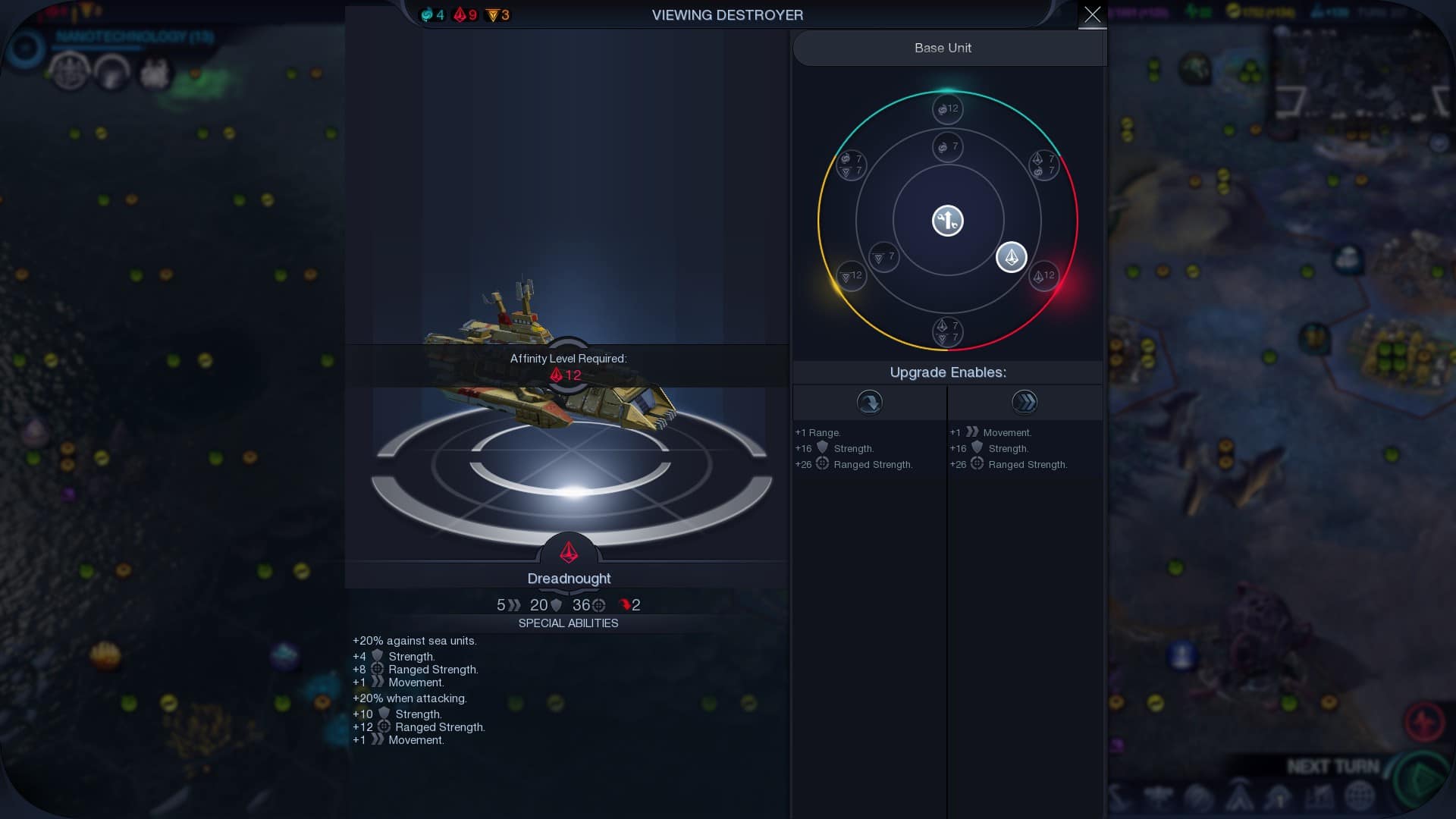The image size is (1456, 819).
Task: Pick the Harmony-Purity hybrid upgrade node
Action: click(851, 165)
